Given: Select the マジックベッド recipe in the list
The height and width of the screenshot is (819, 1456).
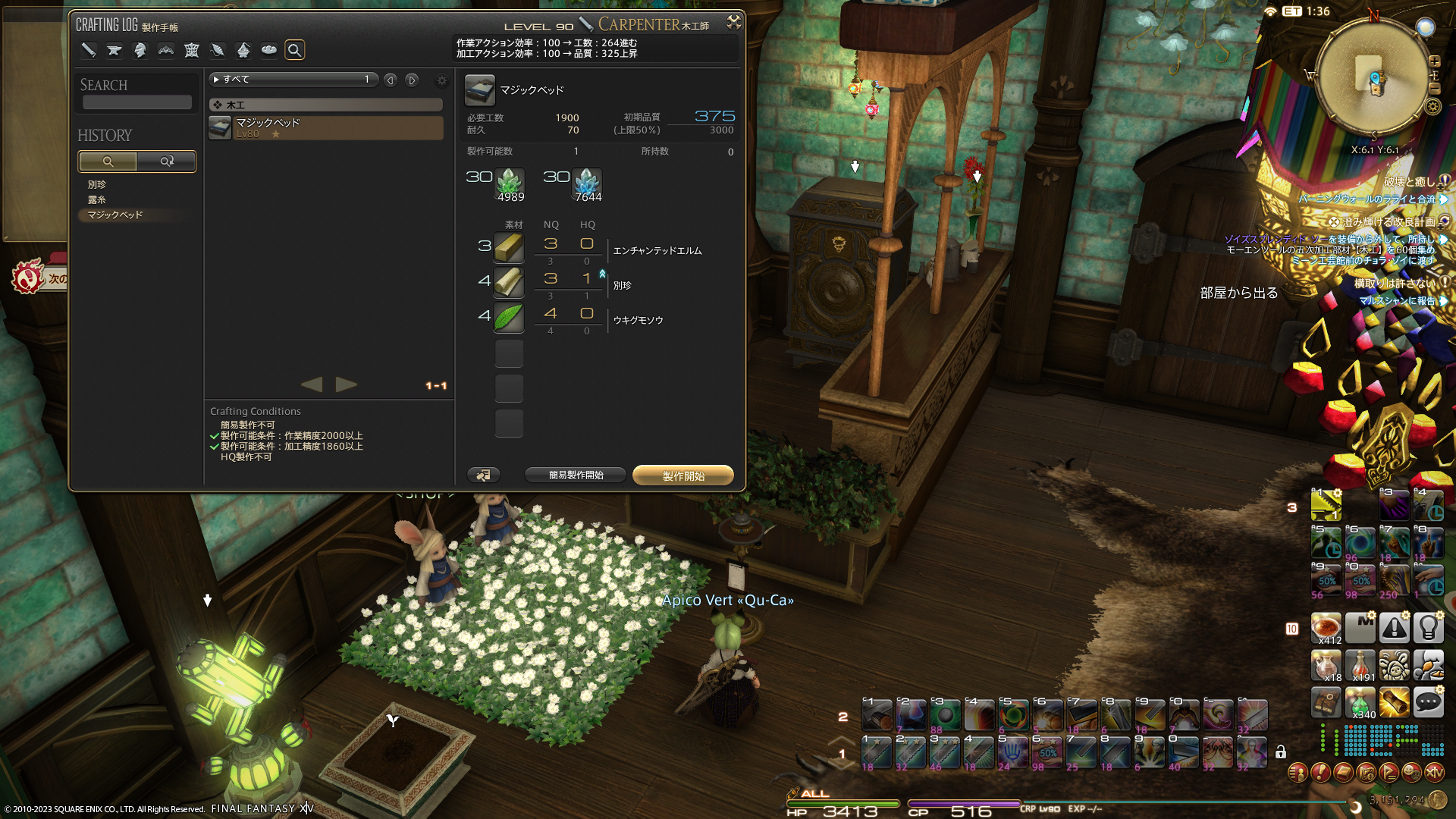Looking at the screenshot, I should (x=326, y=127).
